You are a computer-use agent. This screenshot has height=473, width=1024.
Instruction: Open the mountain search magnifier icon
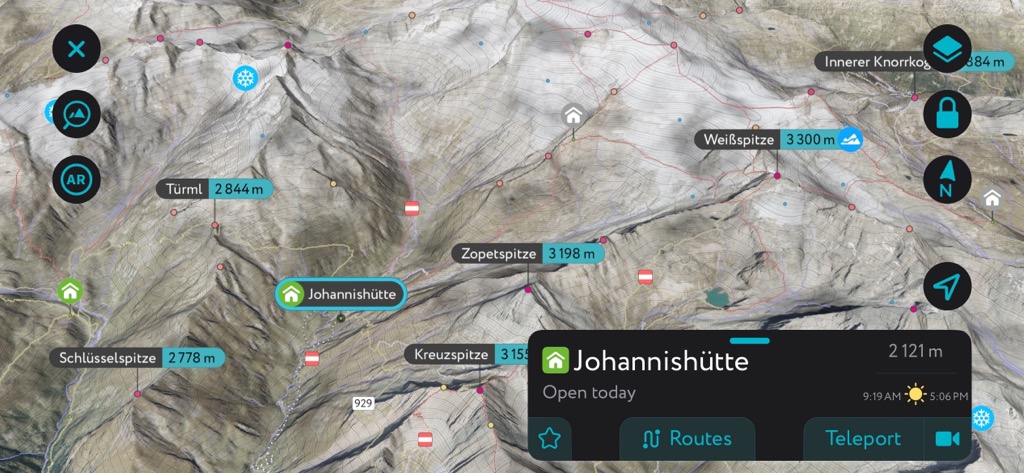pyautogui.click(x=77, y=116)
